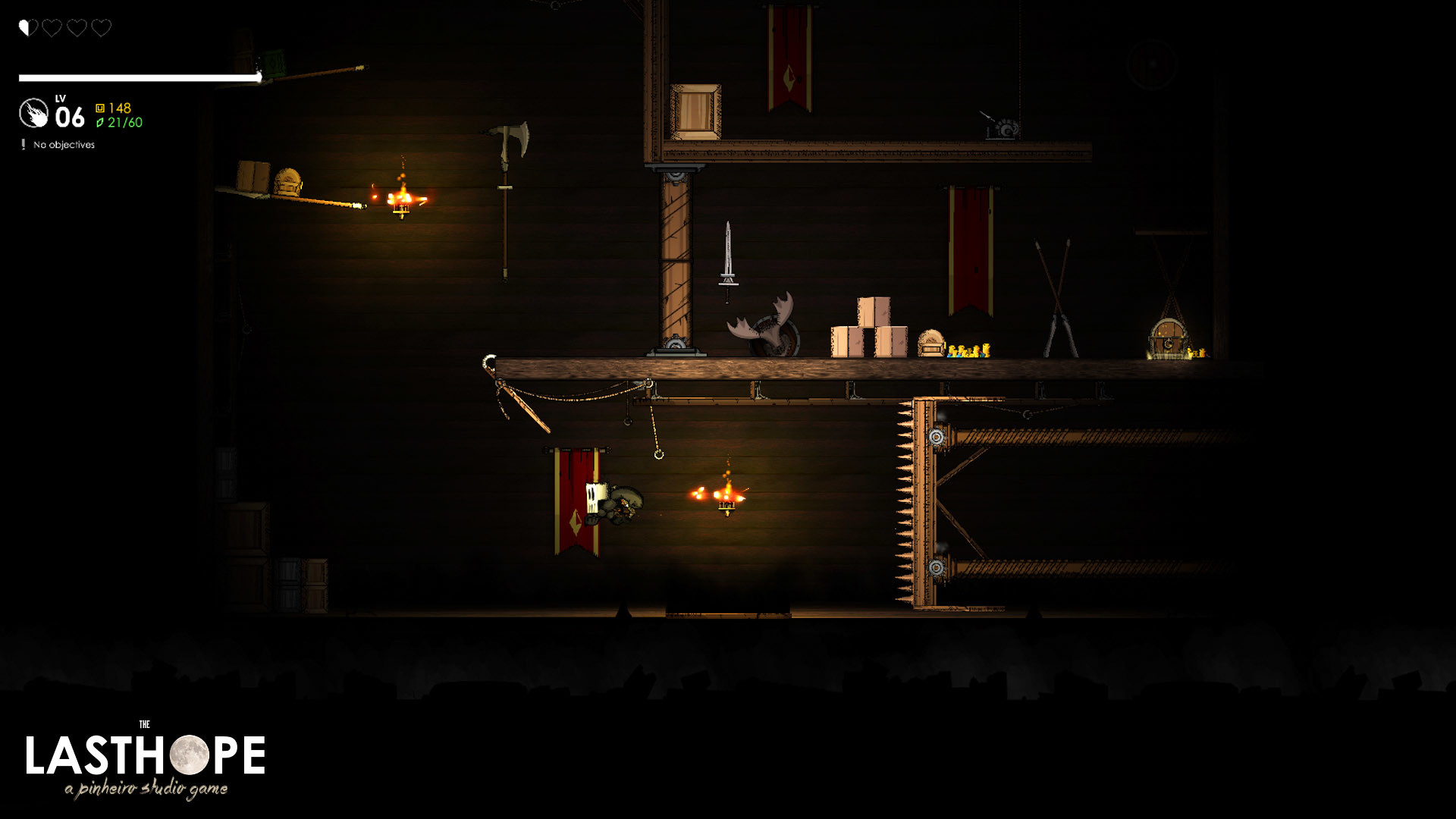This screenshot has height=819, width=1456.
Task: Toggle the fourth empty heart
Action: [x=99, y=29]
